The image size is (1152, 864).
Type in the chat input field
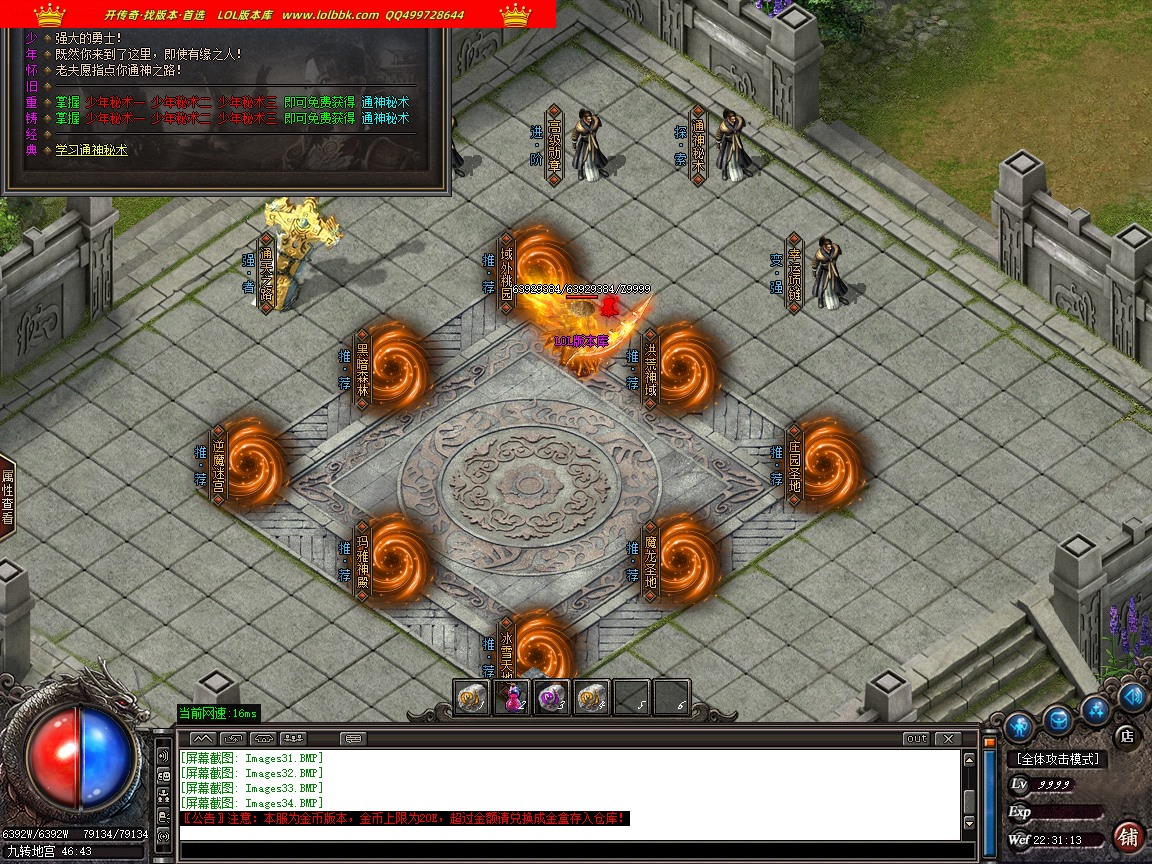tap(570, 851)
